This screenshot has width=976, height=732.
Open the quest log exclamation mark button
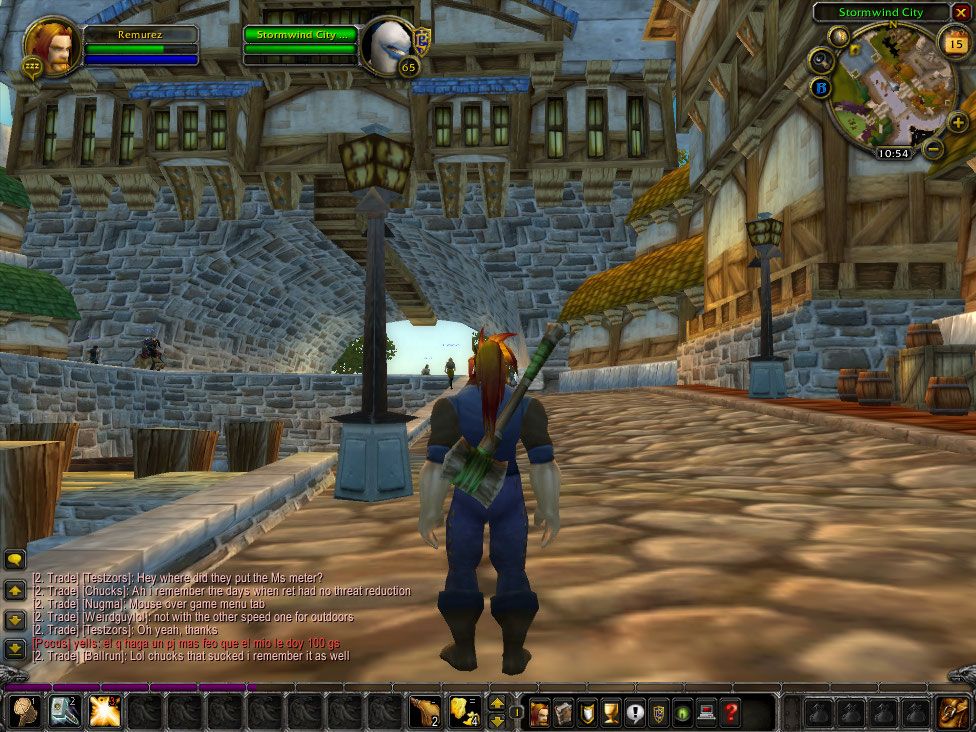pyautogui.click(x=636, y=713)
